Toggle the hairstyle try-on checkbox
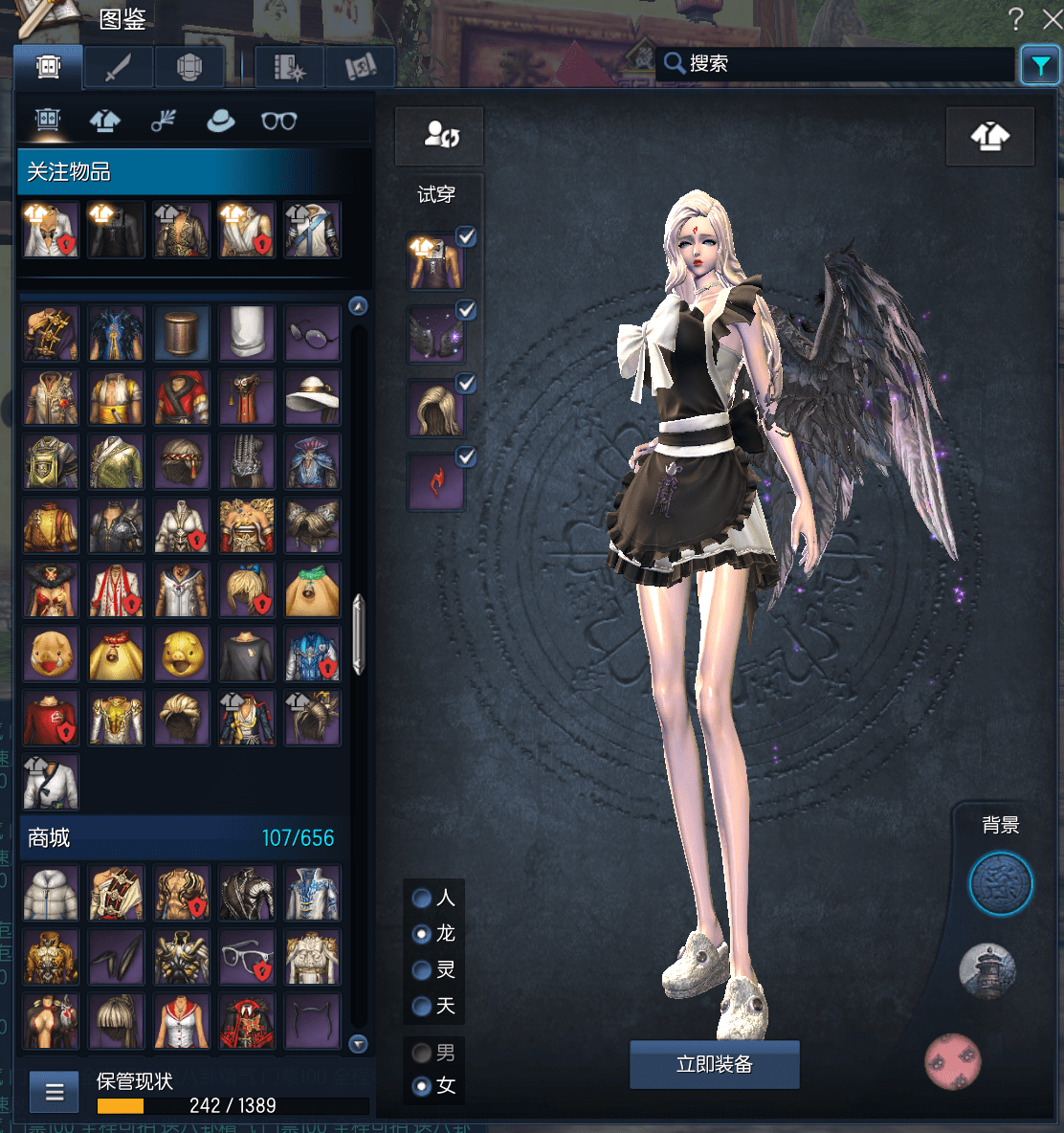The width and height of the screenshot is (1064, 1133). pos(466,384)
